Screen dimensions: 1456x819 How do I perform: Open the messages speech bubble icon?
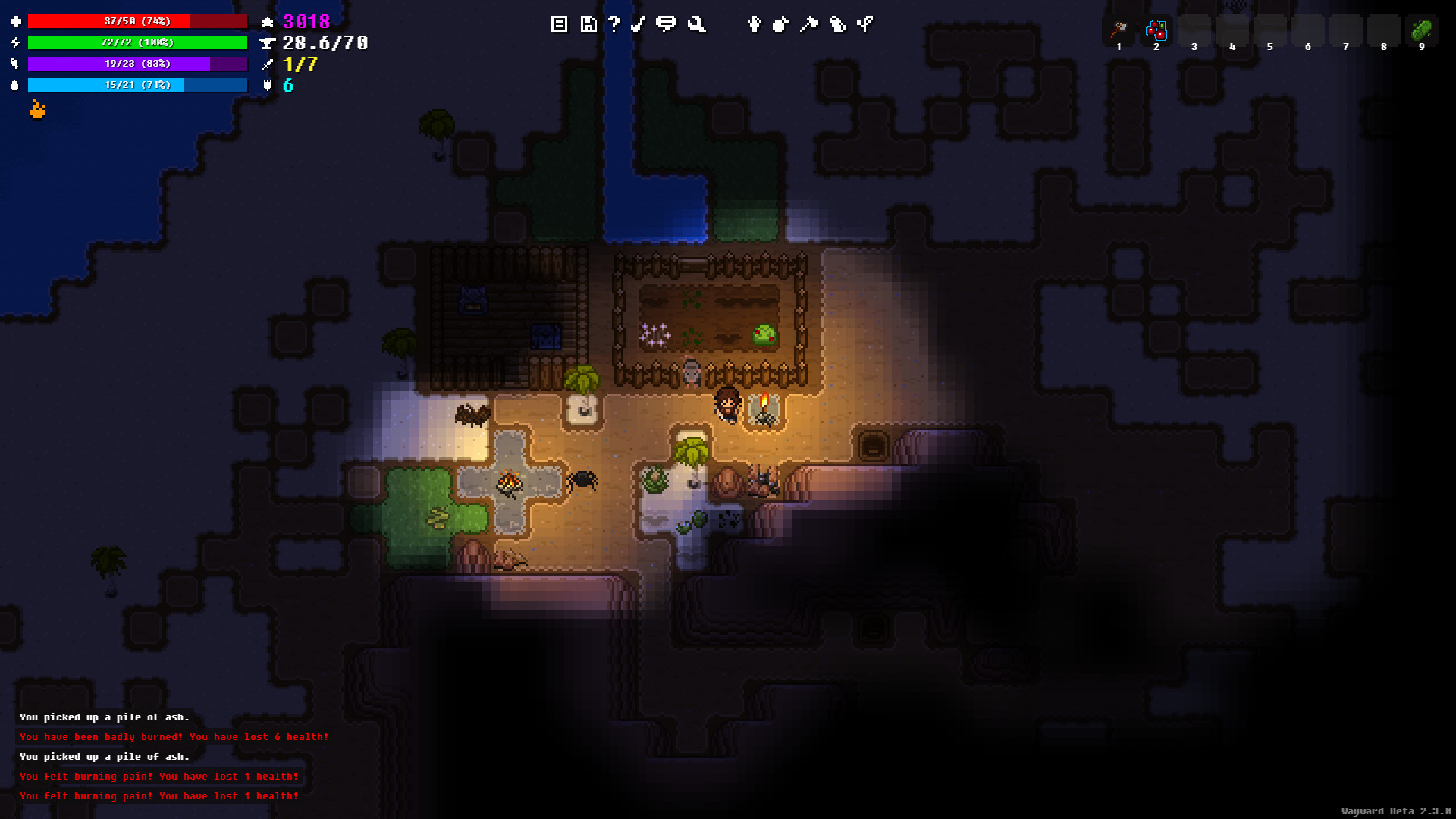click(666, 24)
